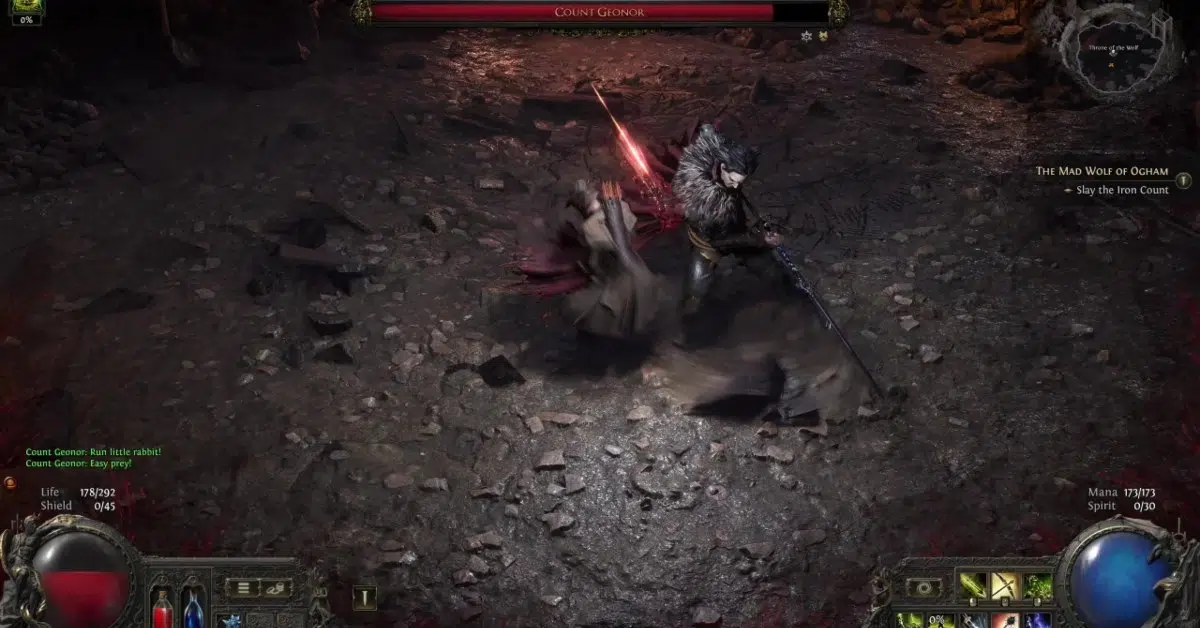Activate the blue lightning skill

pos(1038,620)
